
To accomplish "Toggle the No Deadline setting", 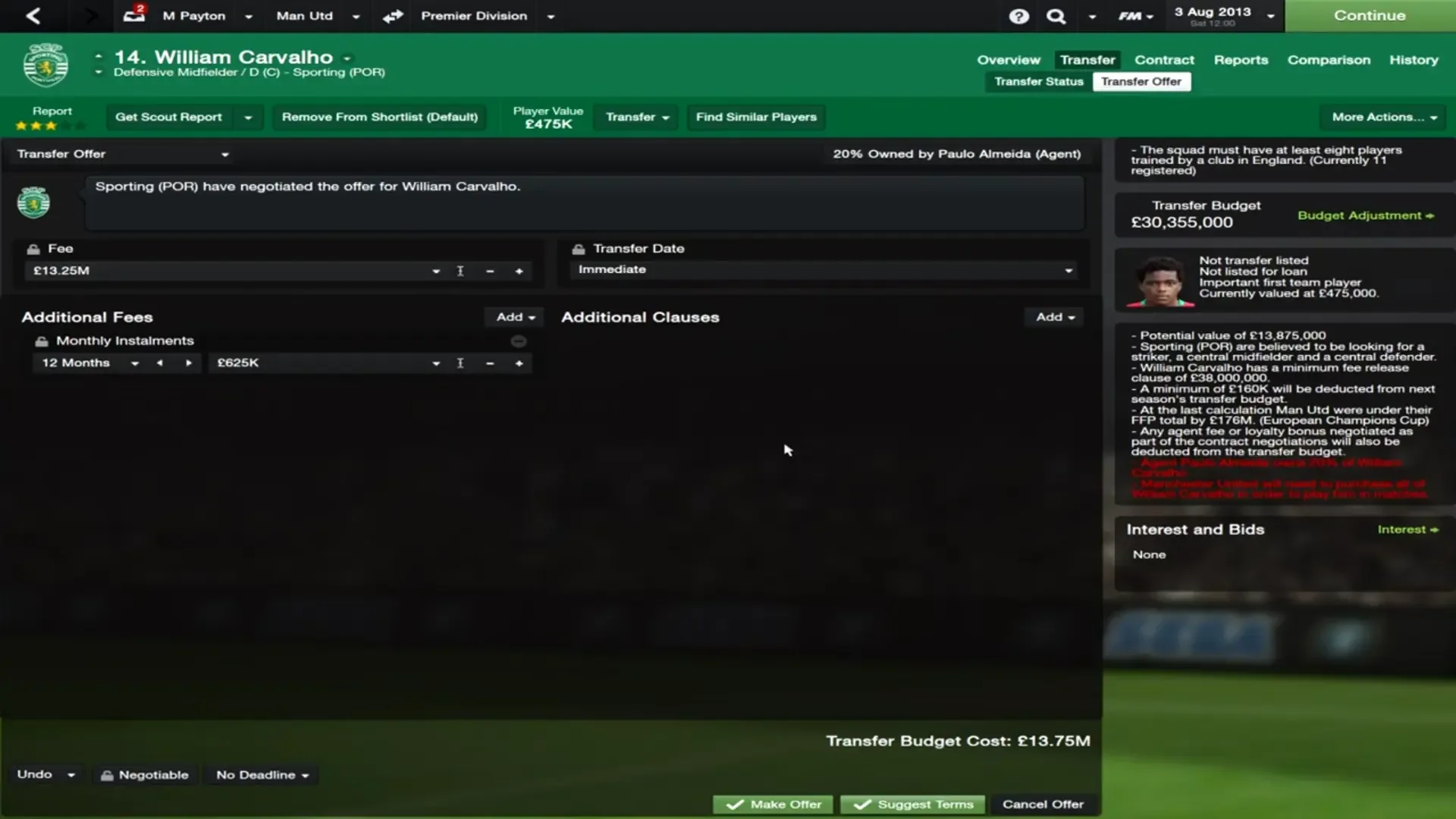I will (261, 774).
